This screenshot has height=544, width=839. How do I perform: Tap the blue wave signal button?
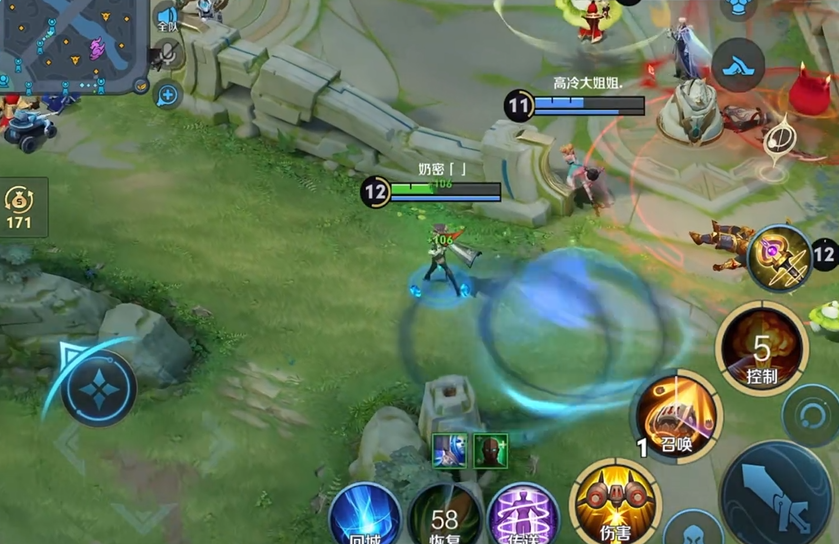click(739, 64)
